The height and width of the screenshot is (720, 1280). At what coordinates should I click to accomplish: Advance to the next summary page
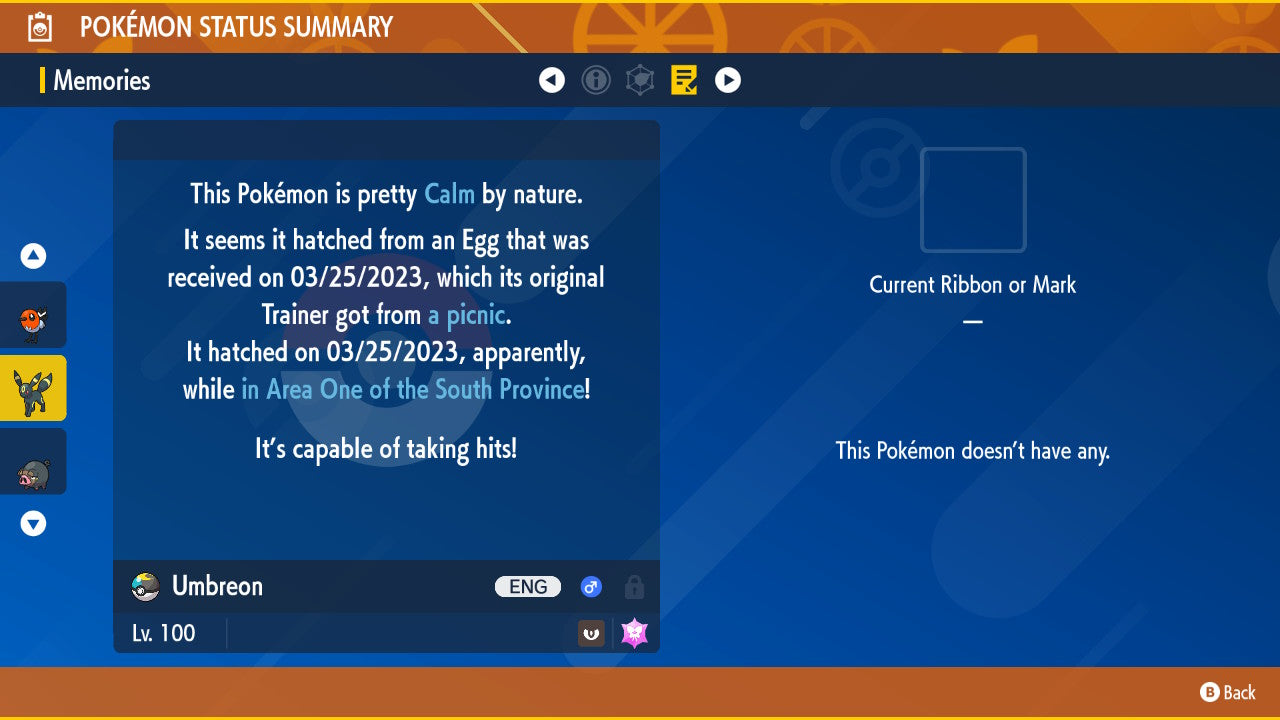click(727, 80)
